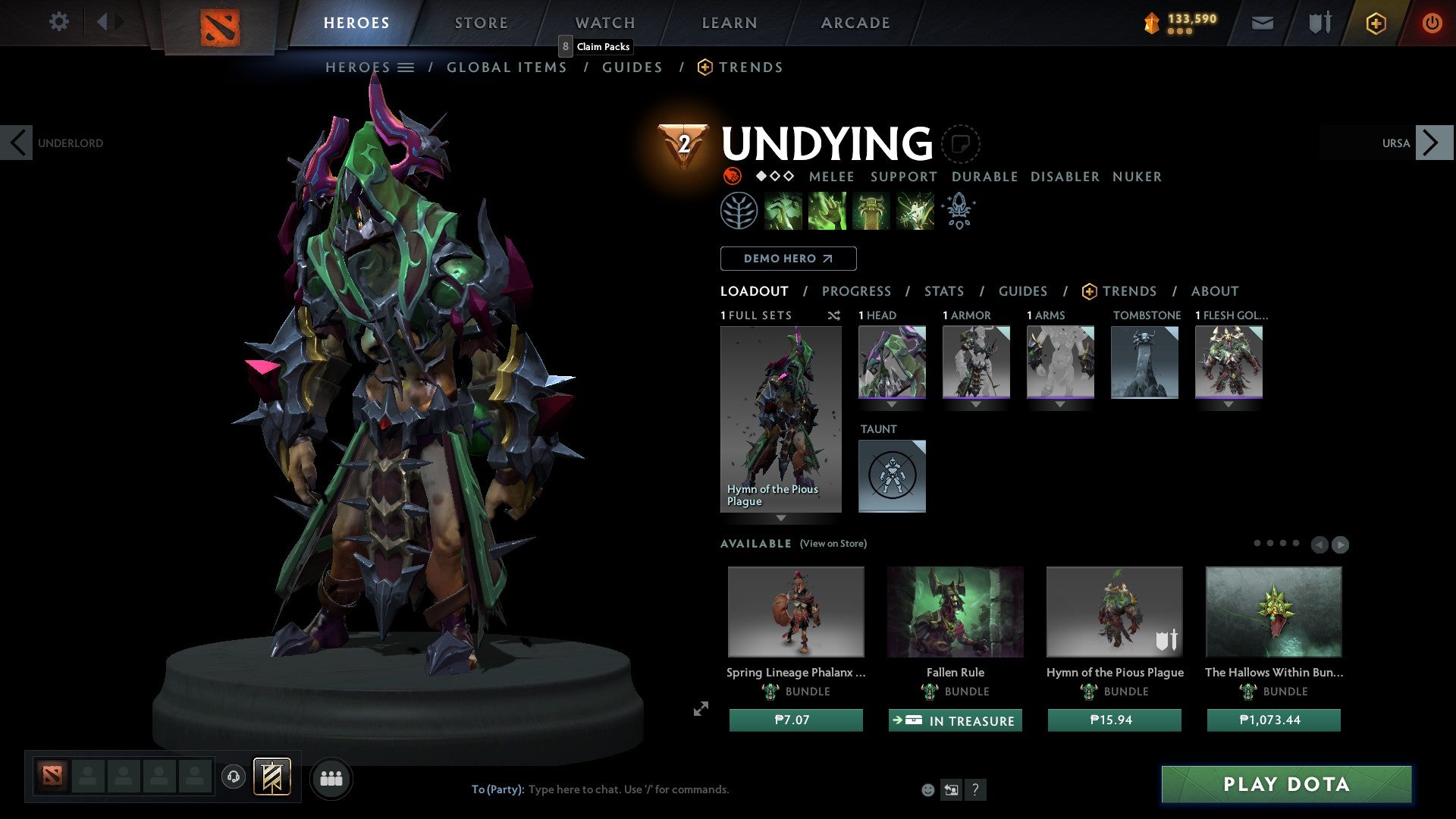
Task: Open the Heroes hamburger menu
Action: [407, 67]
